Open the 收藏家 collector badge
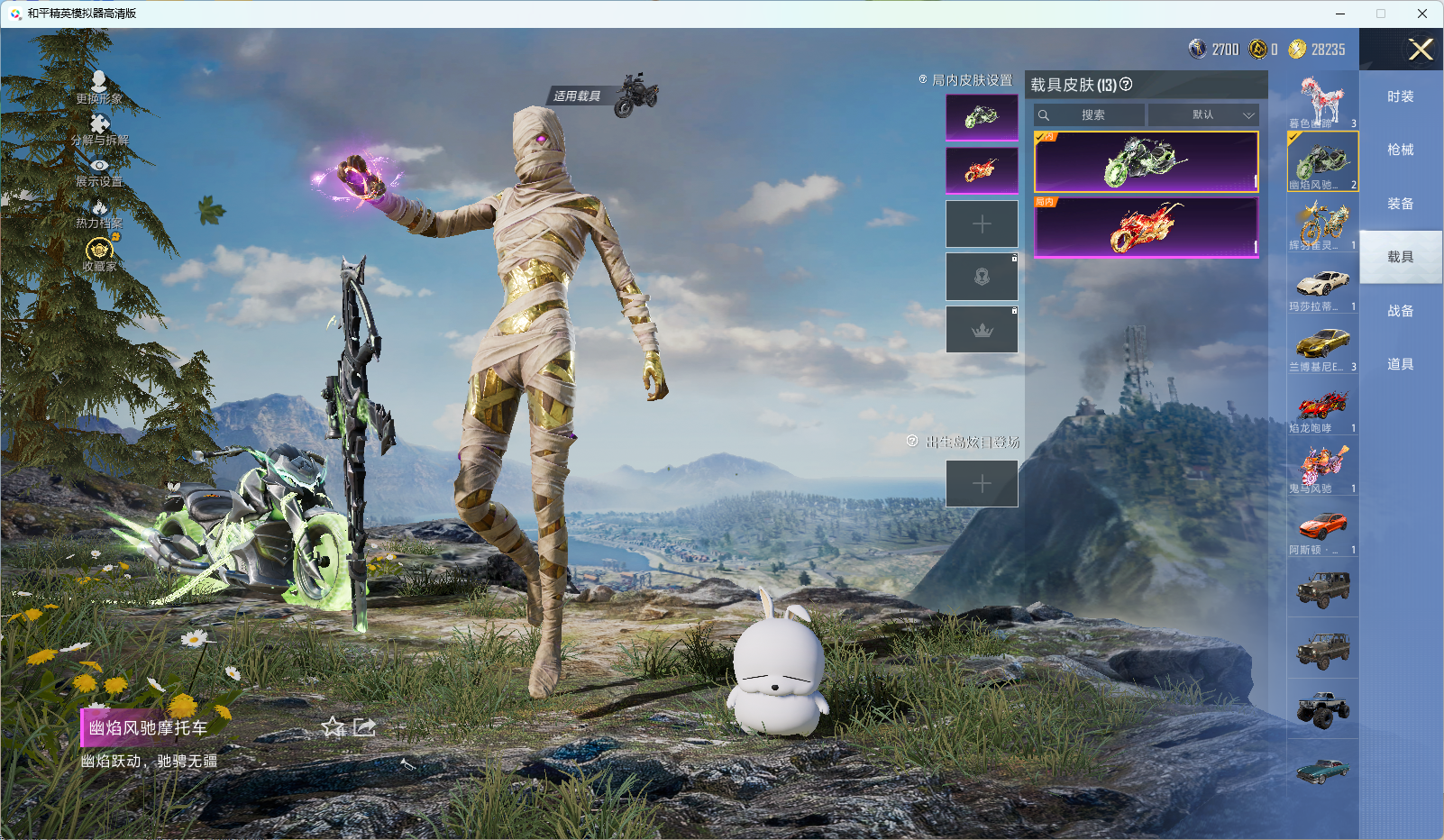The height and width of the screenshot is (840, 1444). 99,252
